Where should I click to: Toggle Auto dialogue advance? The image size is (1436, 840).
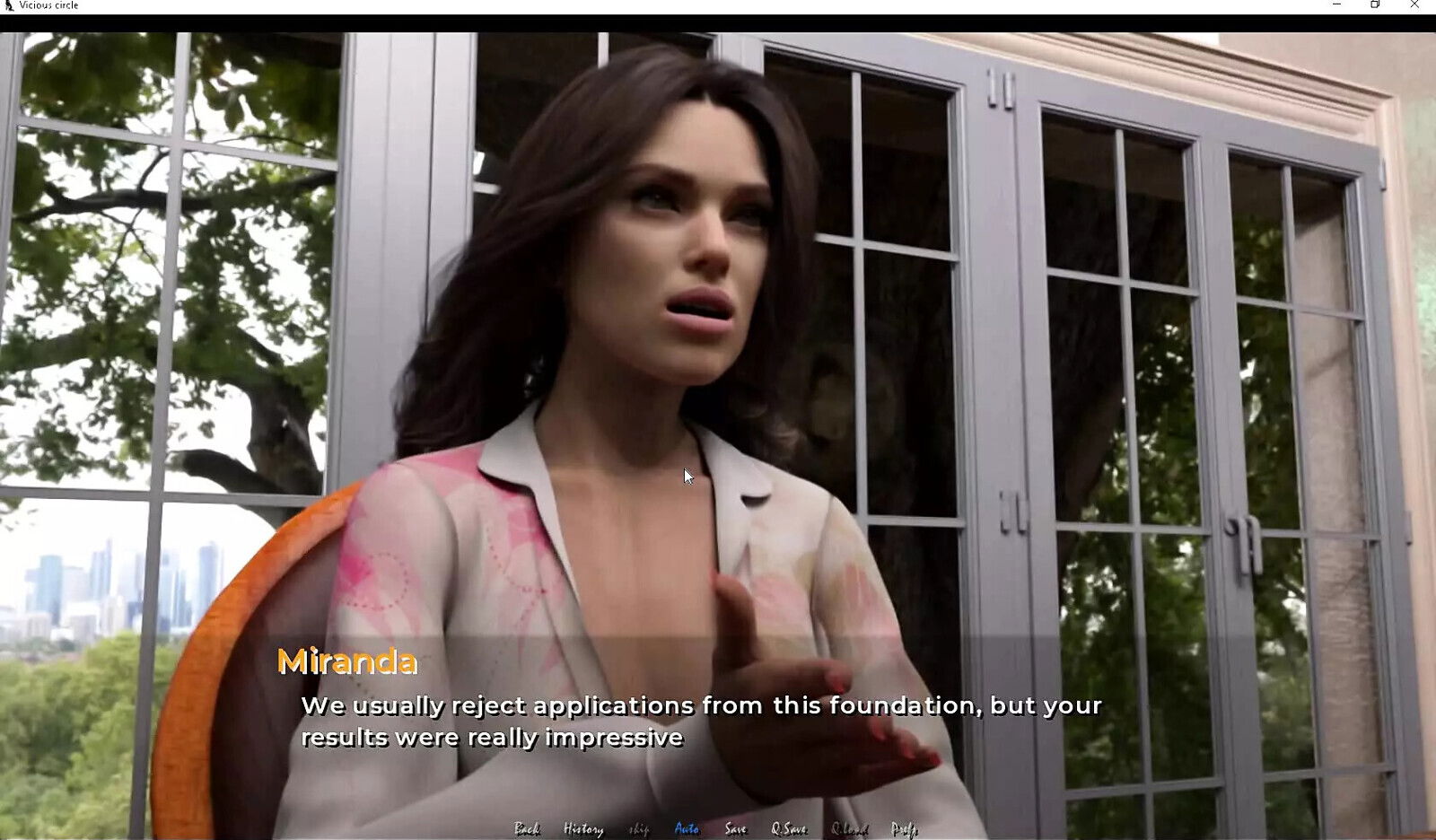coord(687,829)
